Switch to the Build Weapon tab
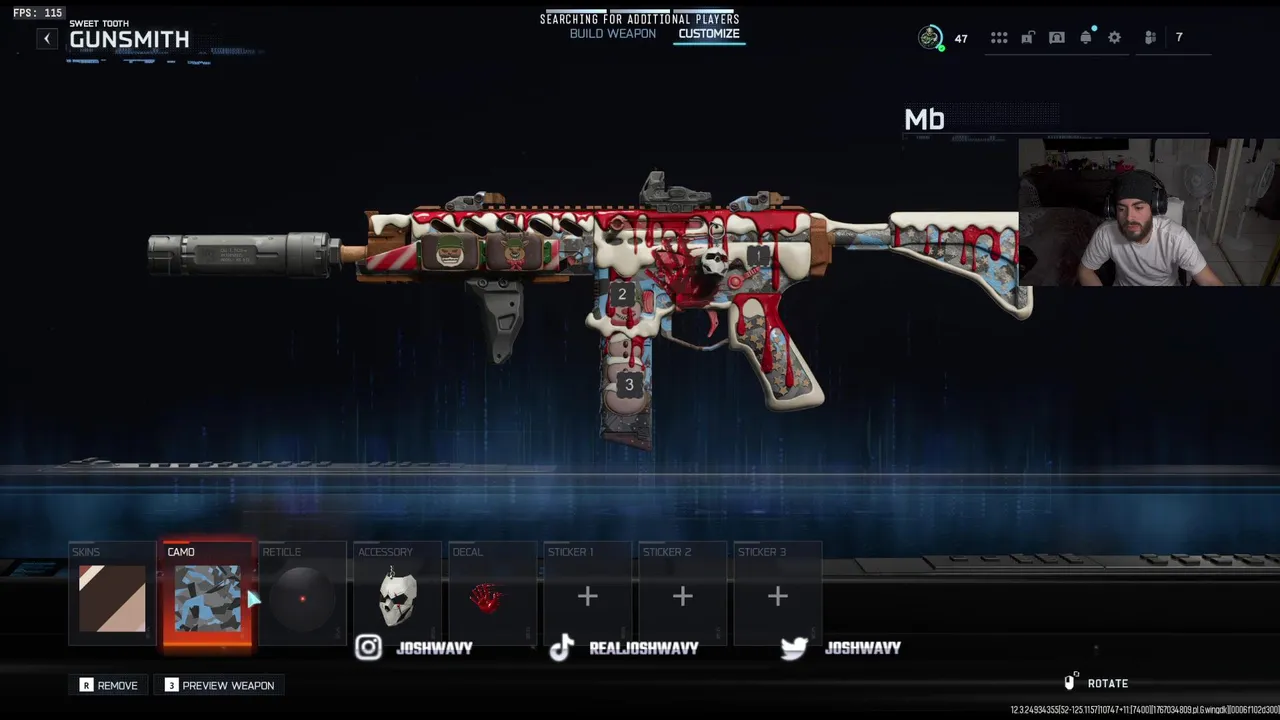This screenshot has width=1280, height=720. 612,34
